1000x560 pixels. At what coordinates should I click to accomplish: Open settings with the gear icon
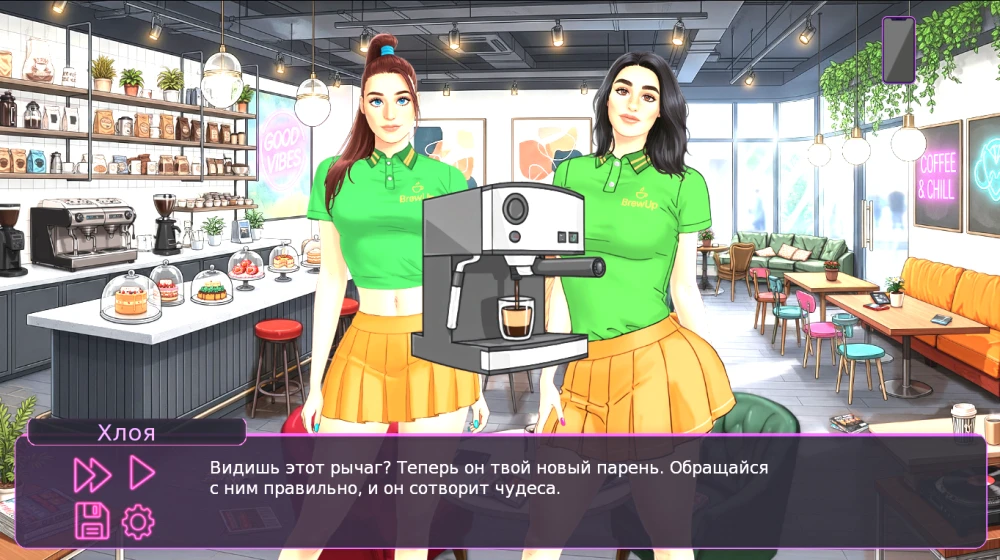point(138,521)
